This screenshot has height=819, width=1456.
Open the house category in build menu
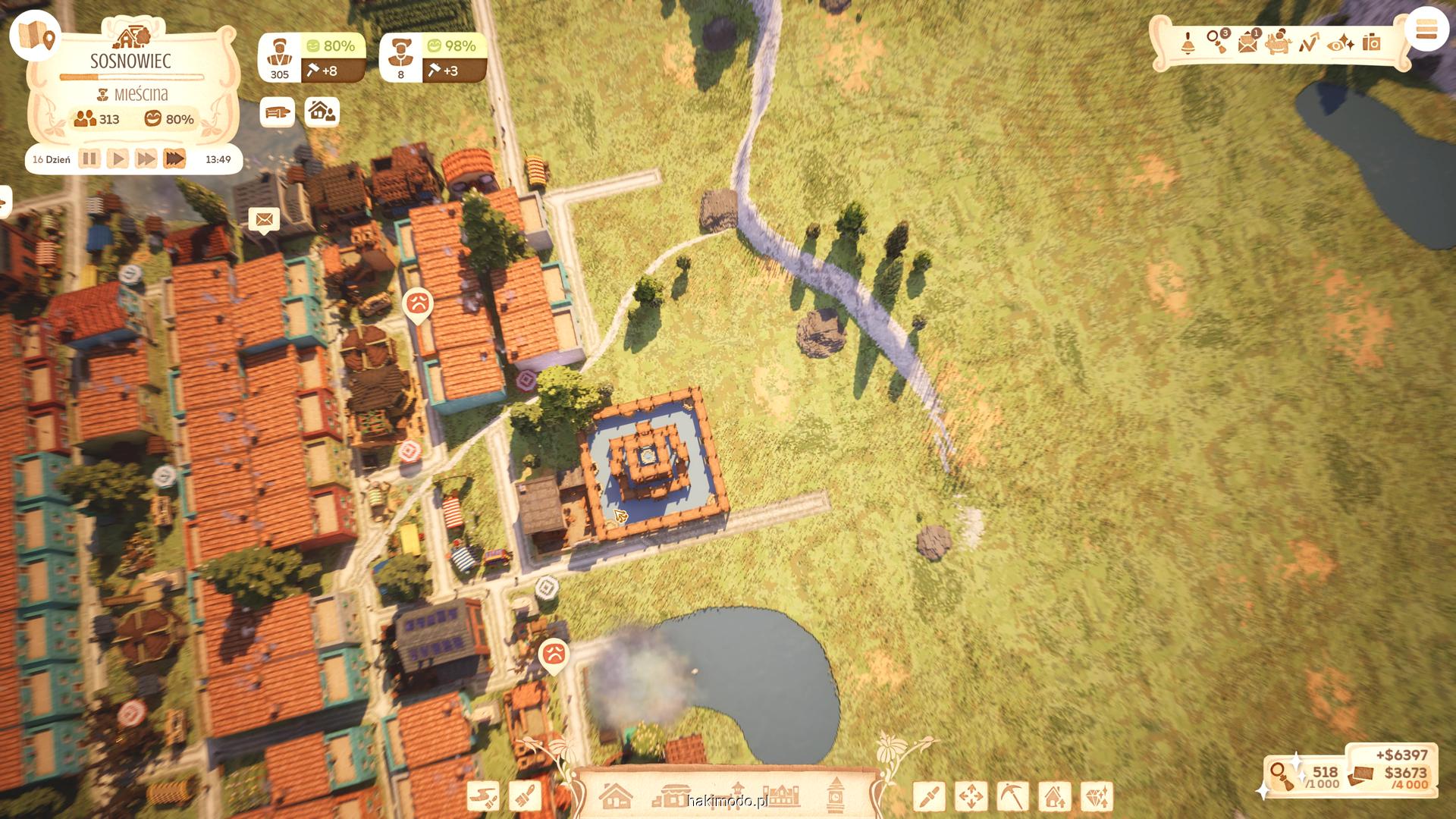pyautogui.click(x=615, y=796)
